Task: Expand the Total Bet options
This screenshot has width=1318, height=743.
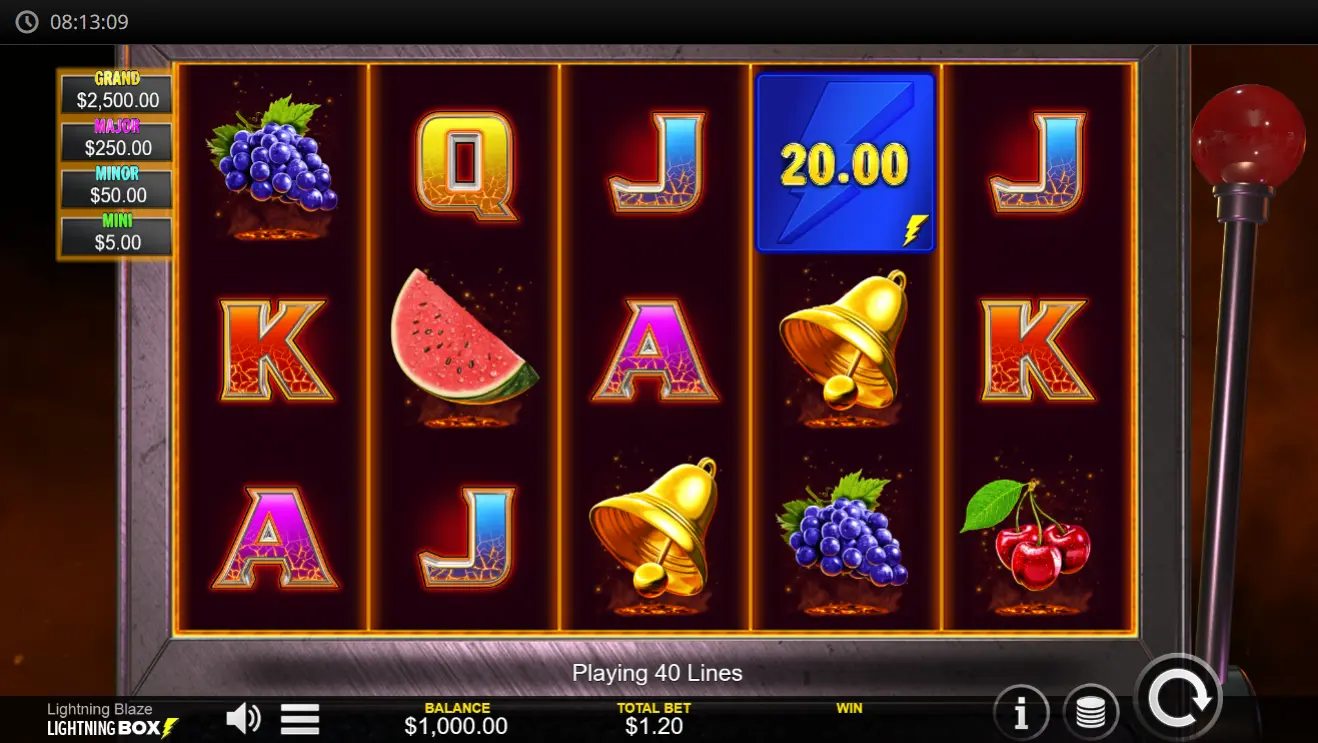Action: click(655, 718)
